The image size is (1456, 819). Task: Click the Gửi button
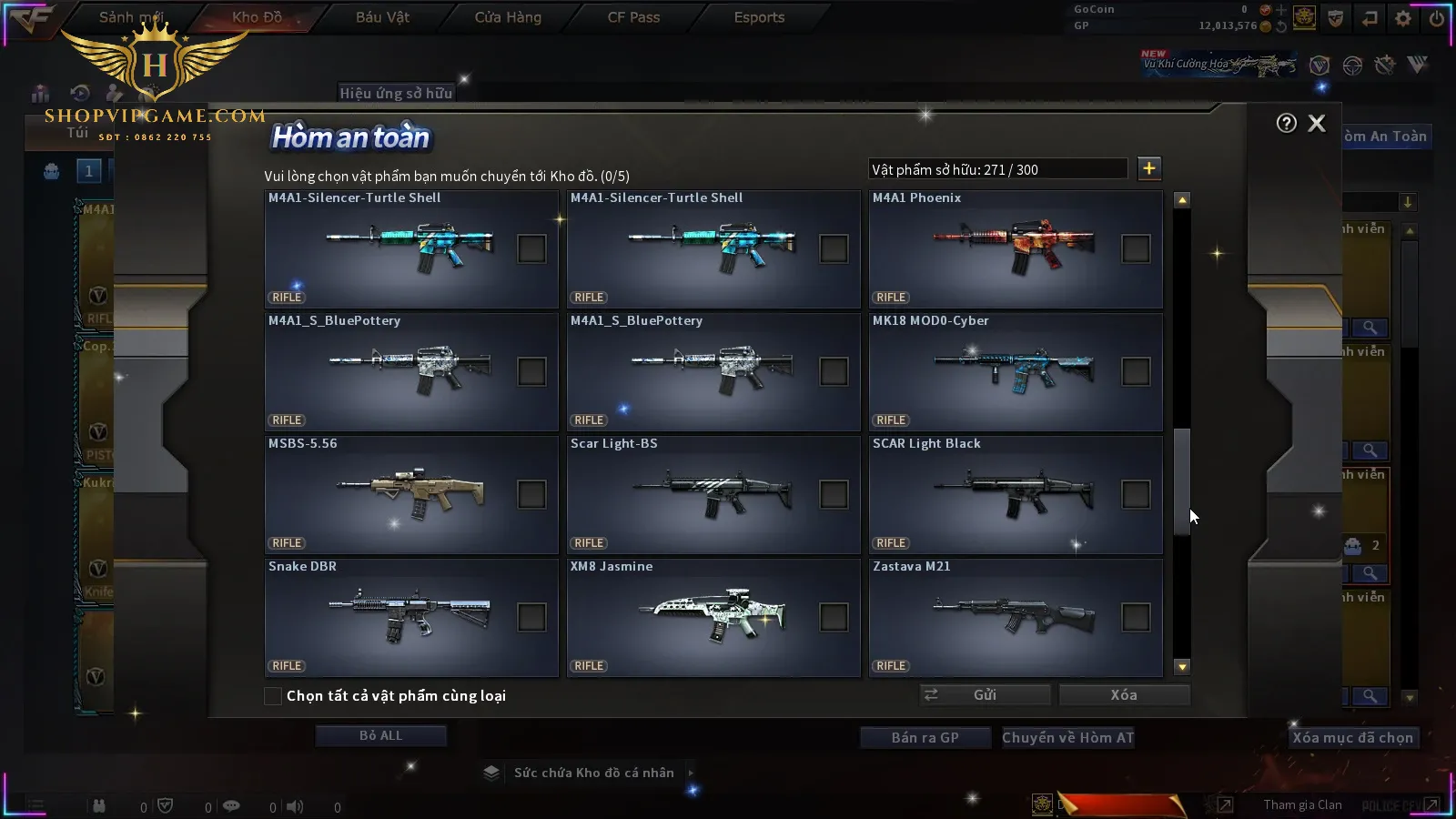point(985,695)
